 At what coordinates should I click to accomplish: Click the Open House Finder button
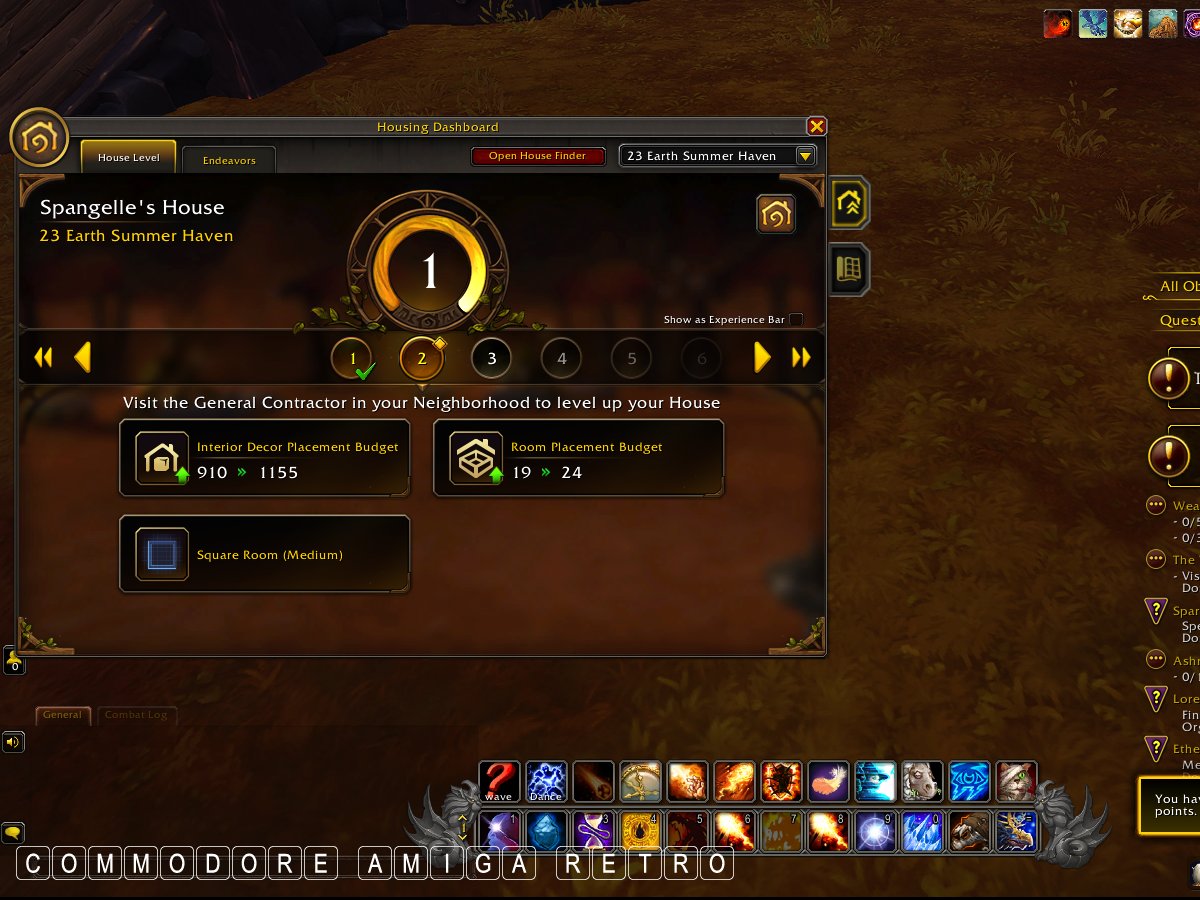[x=537, y=156]
